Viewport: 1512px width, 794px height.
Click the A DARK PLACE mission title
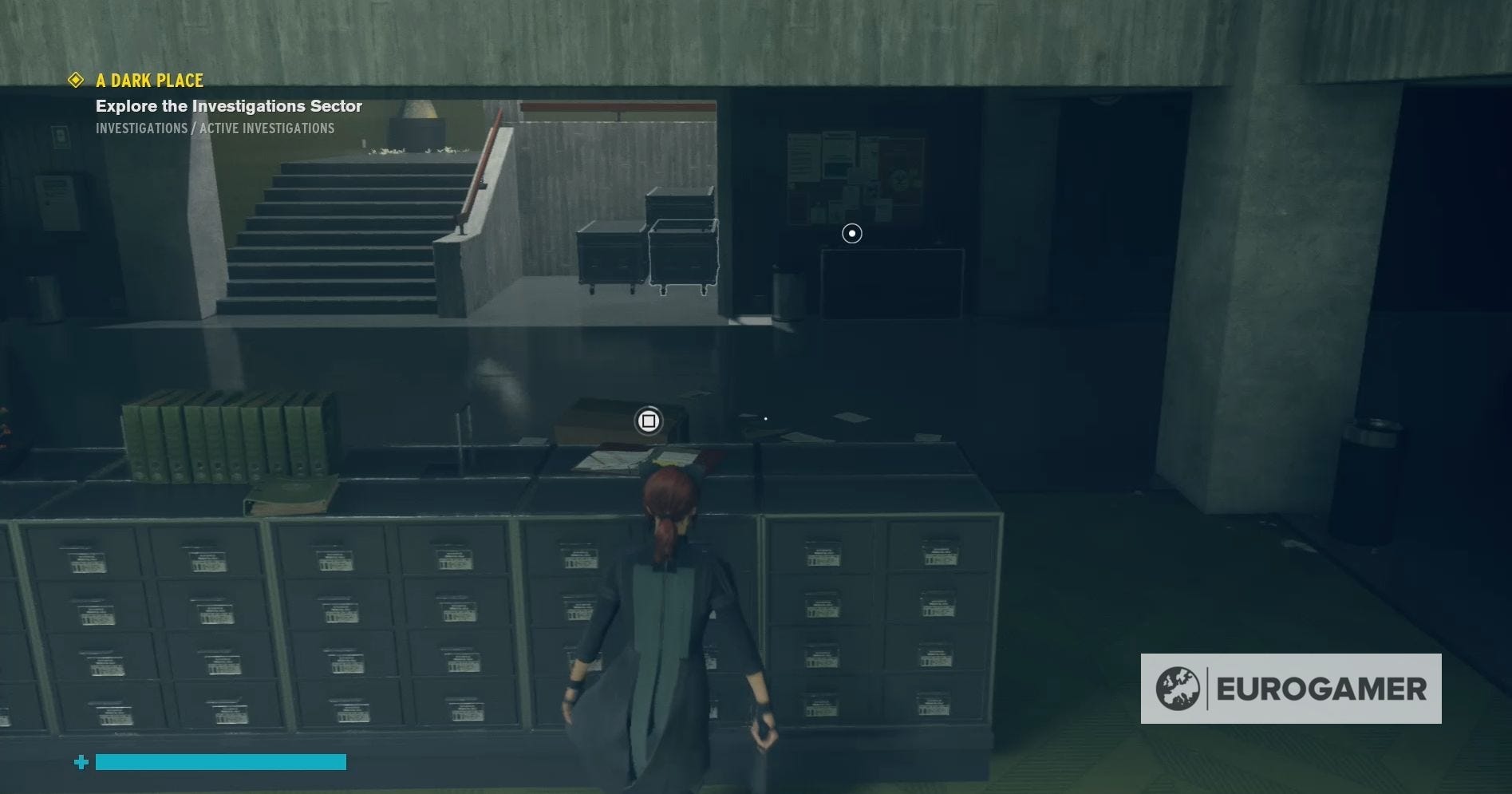coord(149,80)
